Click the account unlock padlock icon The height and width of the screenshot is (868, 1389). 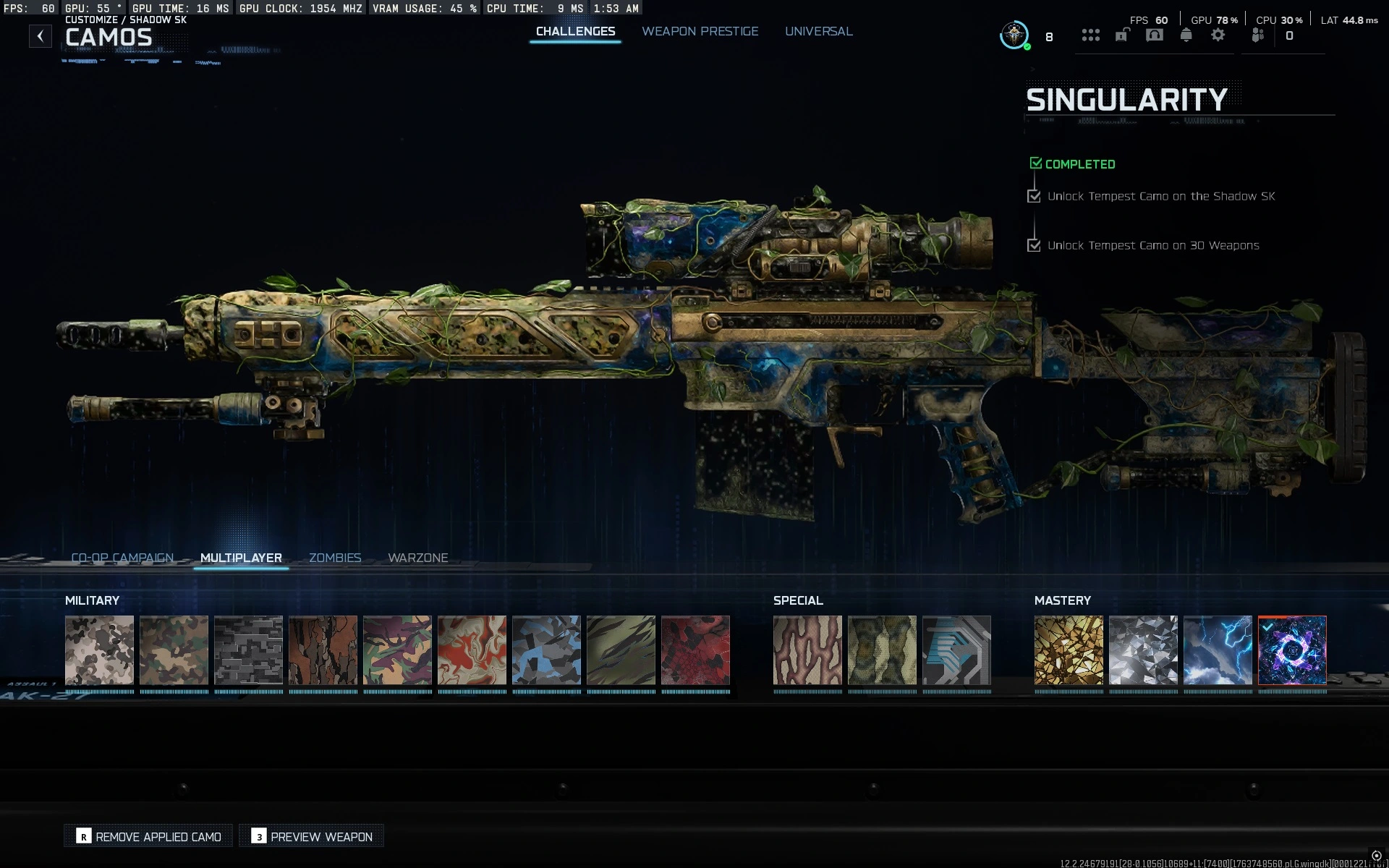1121,35
